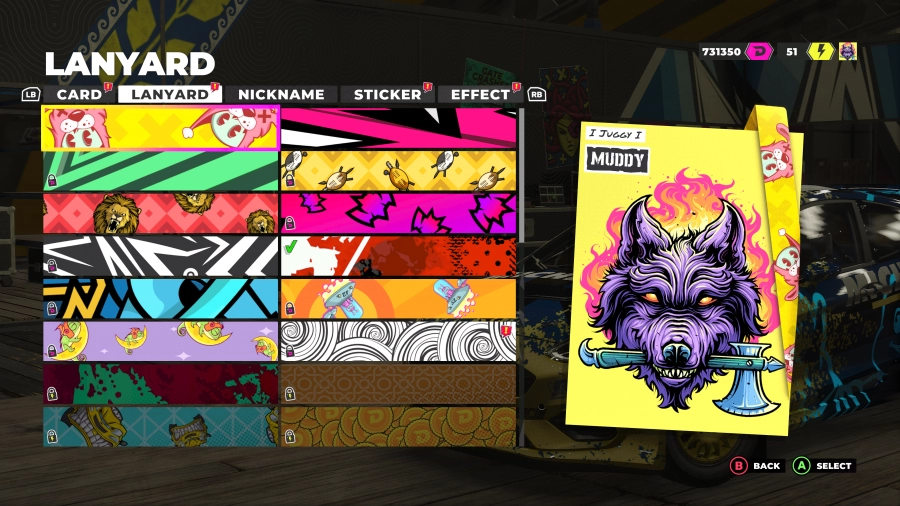Select the brown patterned lanyard
The image size is (900, 506).
[x=398, y=383]
